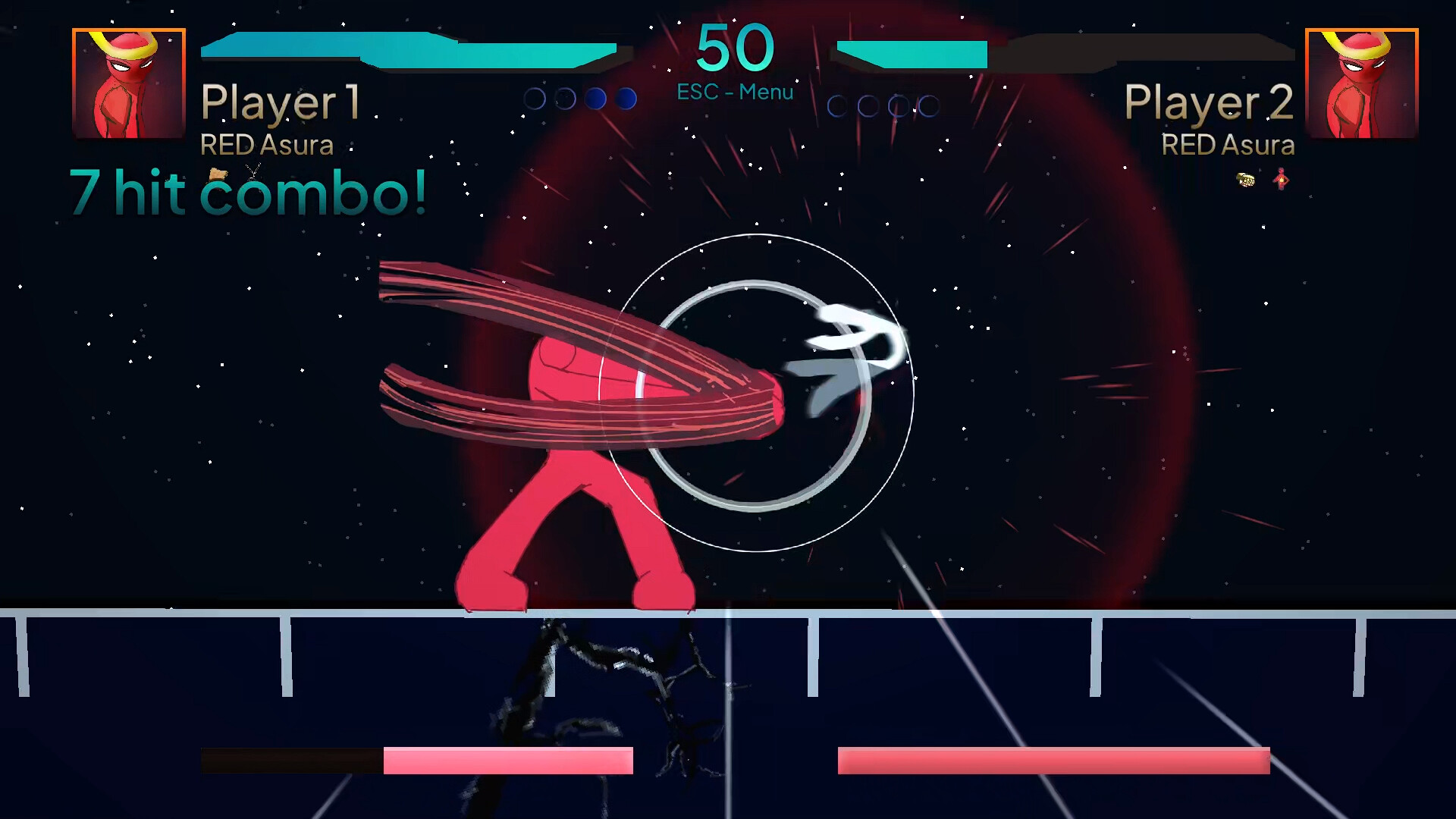Select the red figure power-up icon near Player 2
The height and width of the screenshot is (819, 1456).
pyautogui.click(x=1281, y=179)
